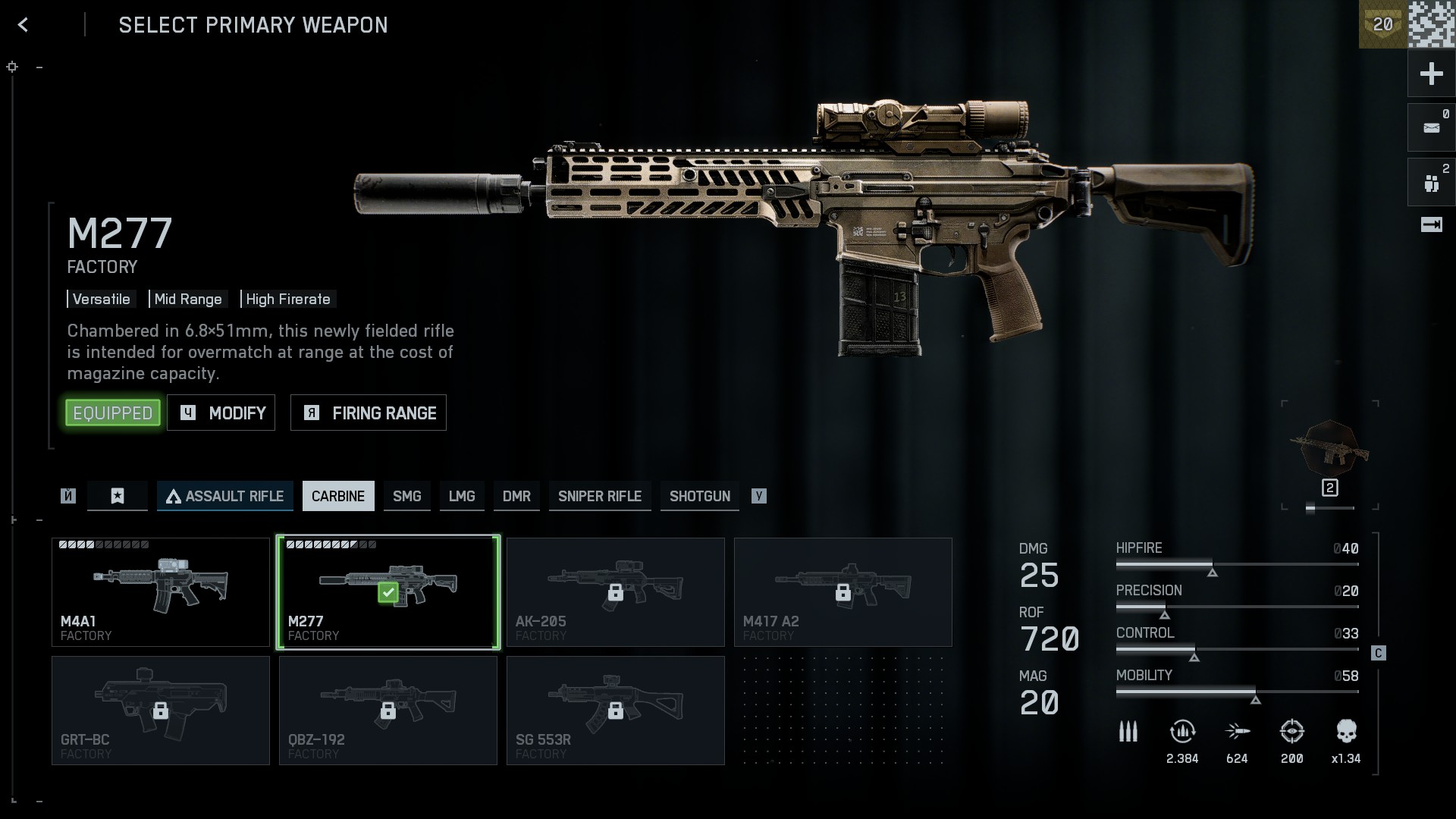Select the locked GRT-BC weapon tile
The width and height of the screenshot is (1456, 819).
tap(161, 711)
